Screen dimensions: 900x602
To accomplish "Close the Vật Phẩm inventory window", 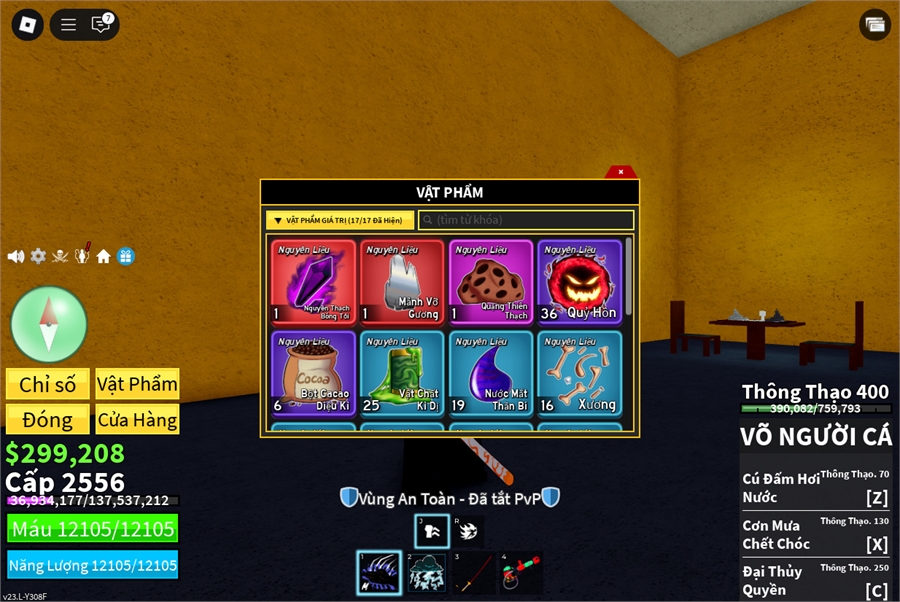I will click(621, 172).
